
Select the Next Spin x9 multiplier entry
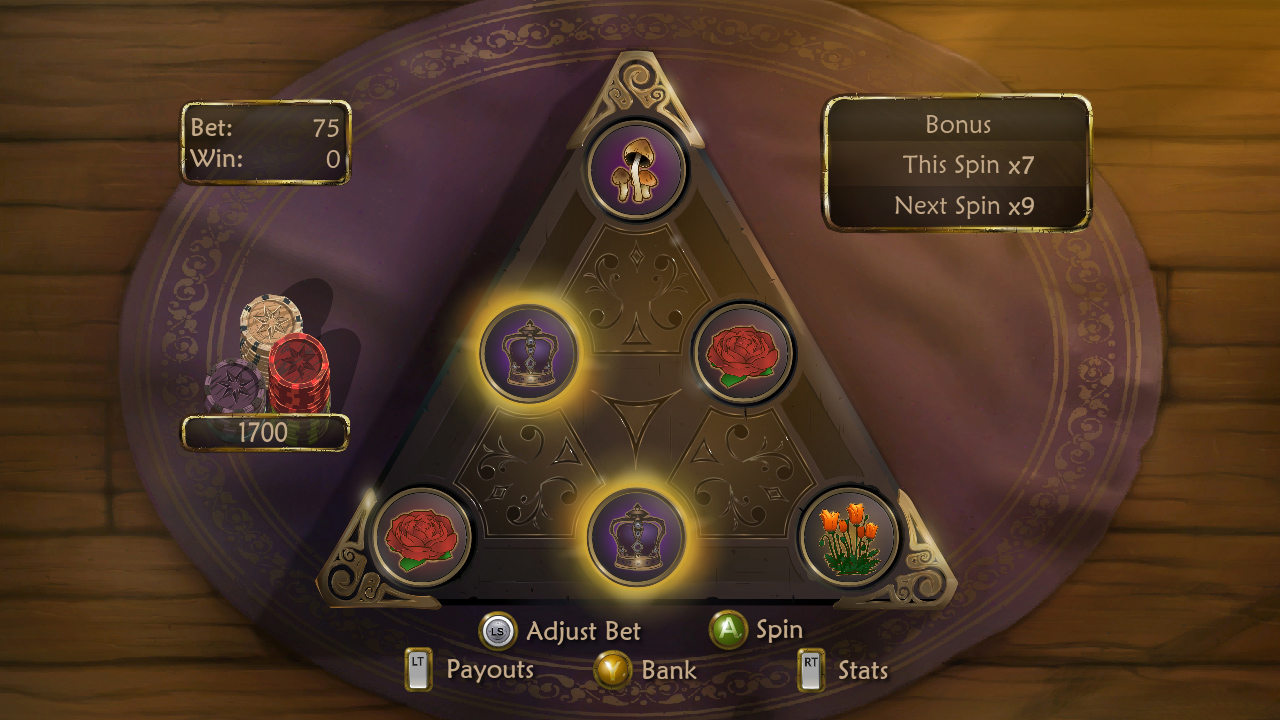point(958,206)
